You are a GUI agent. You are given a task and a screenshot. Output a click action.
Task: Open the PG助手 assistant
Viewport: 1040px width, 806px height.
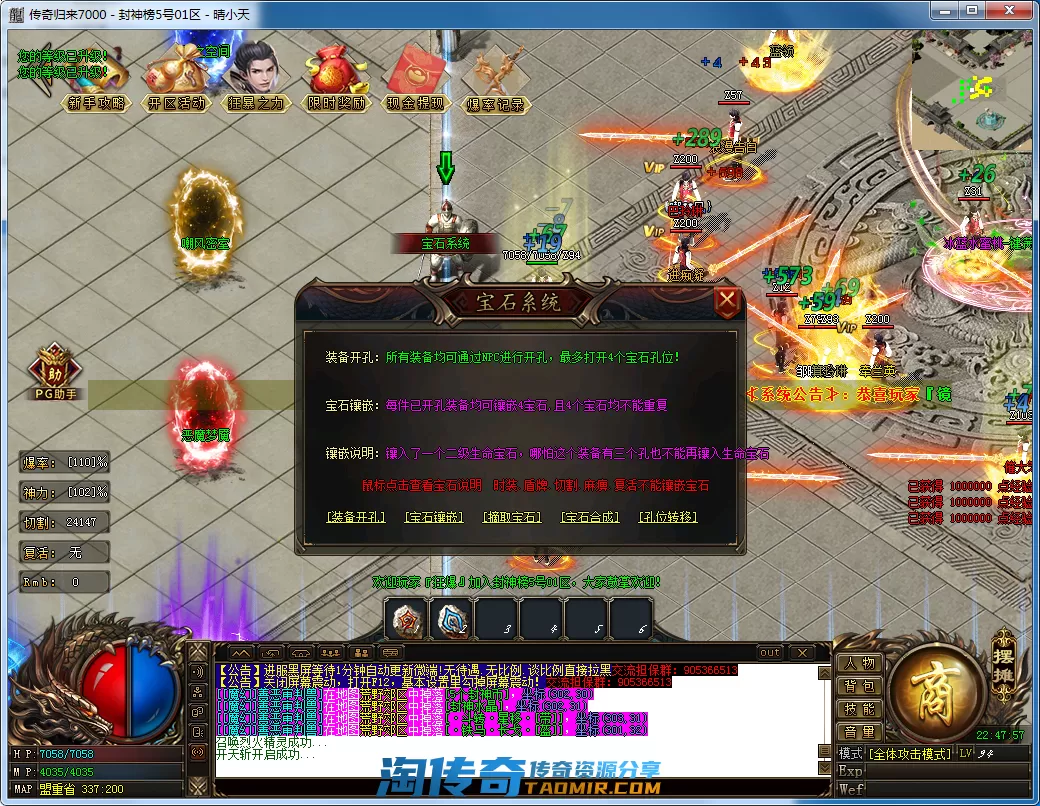(56, 373)
